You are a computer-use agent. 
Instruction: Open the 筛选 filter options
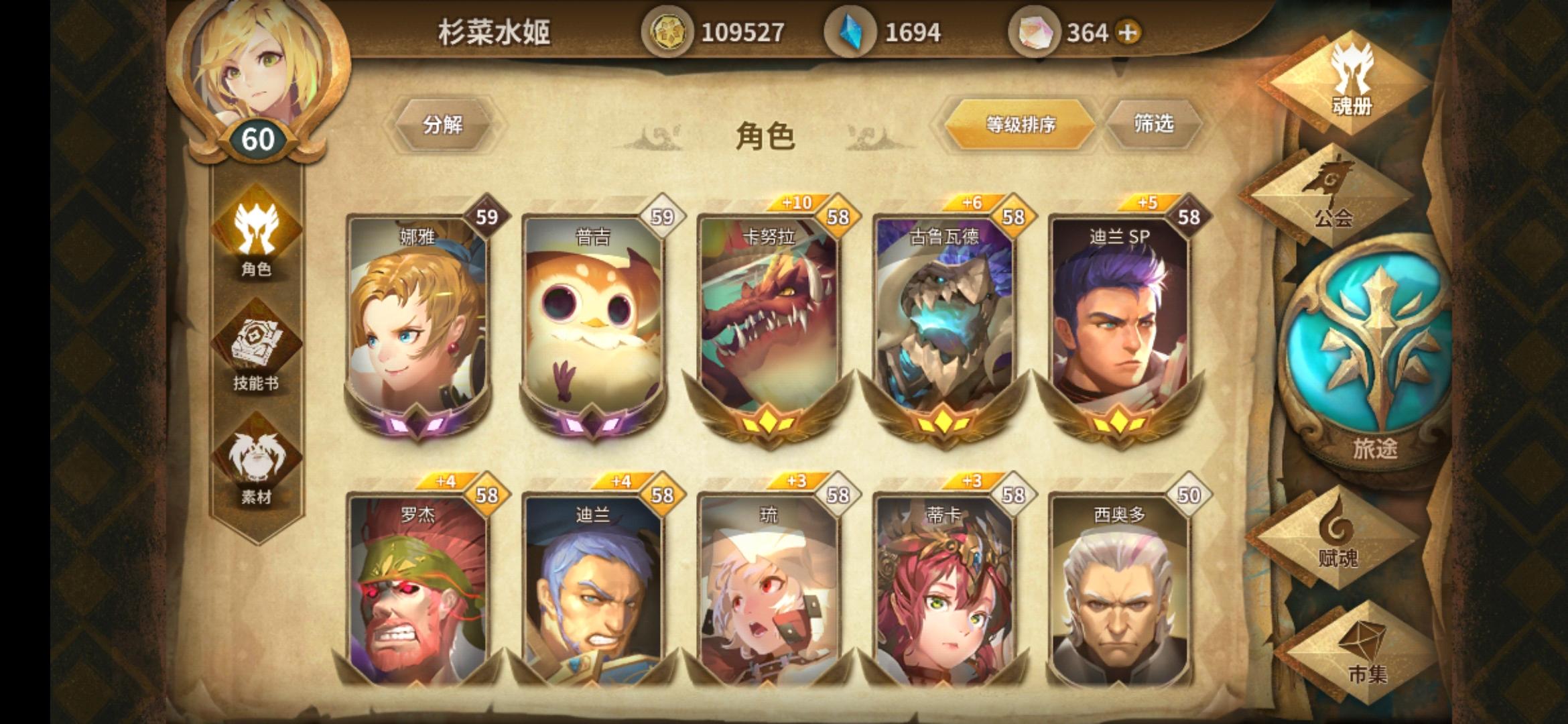pos(1155,125)
